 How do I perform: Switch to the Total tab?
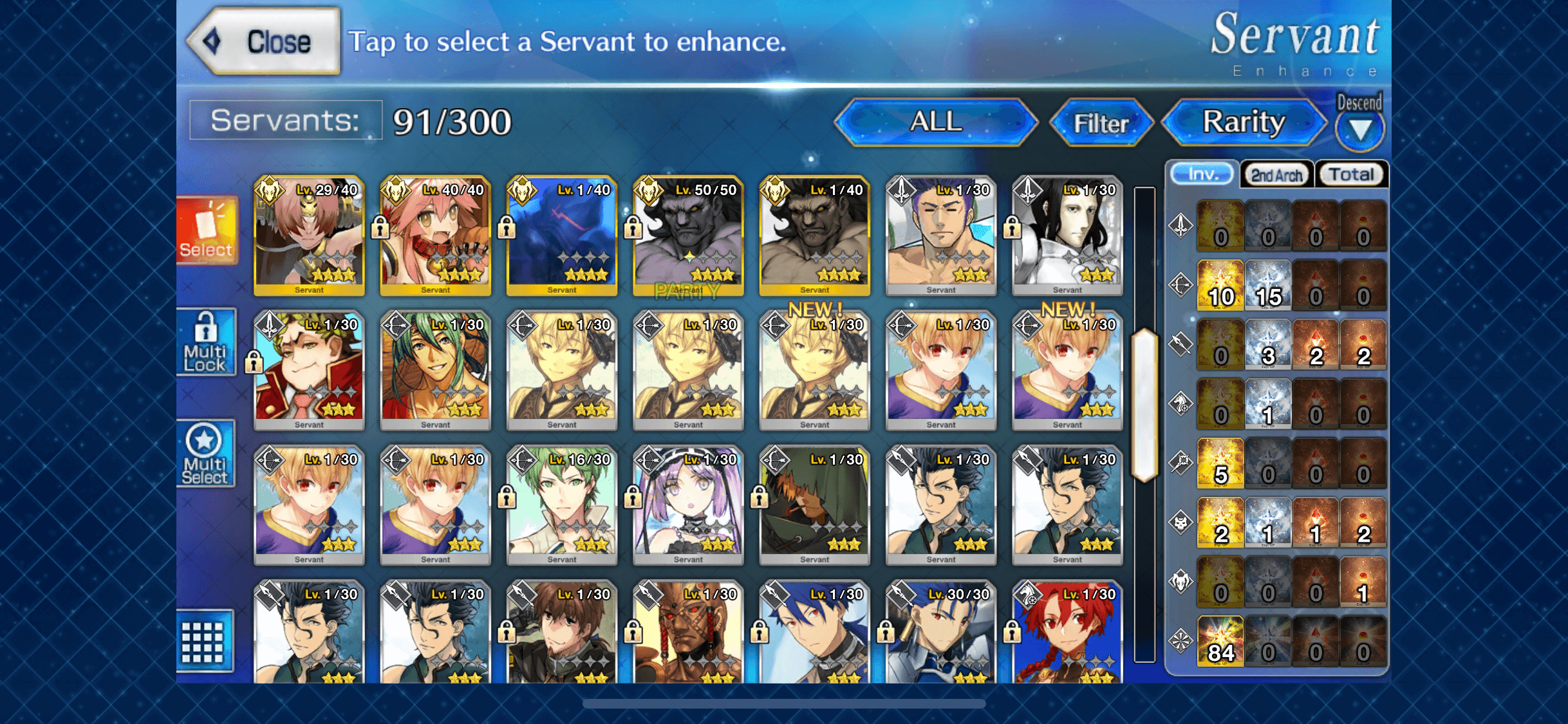tap(1351, 174)
